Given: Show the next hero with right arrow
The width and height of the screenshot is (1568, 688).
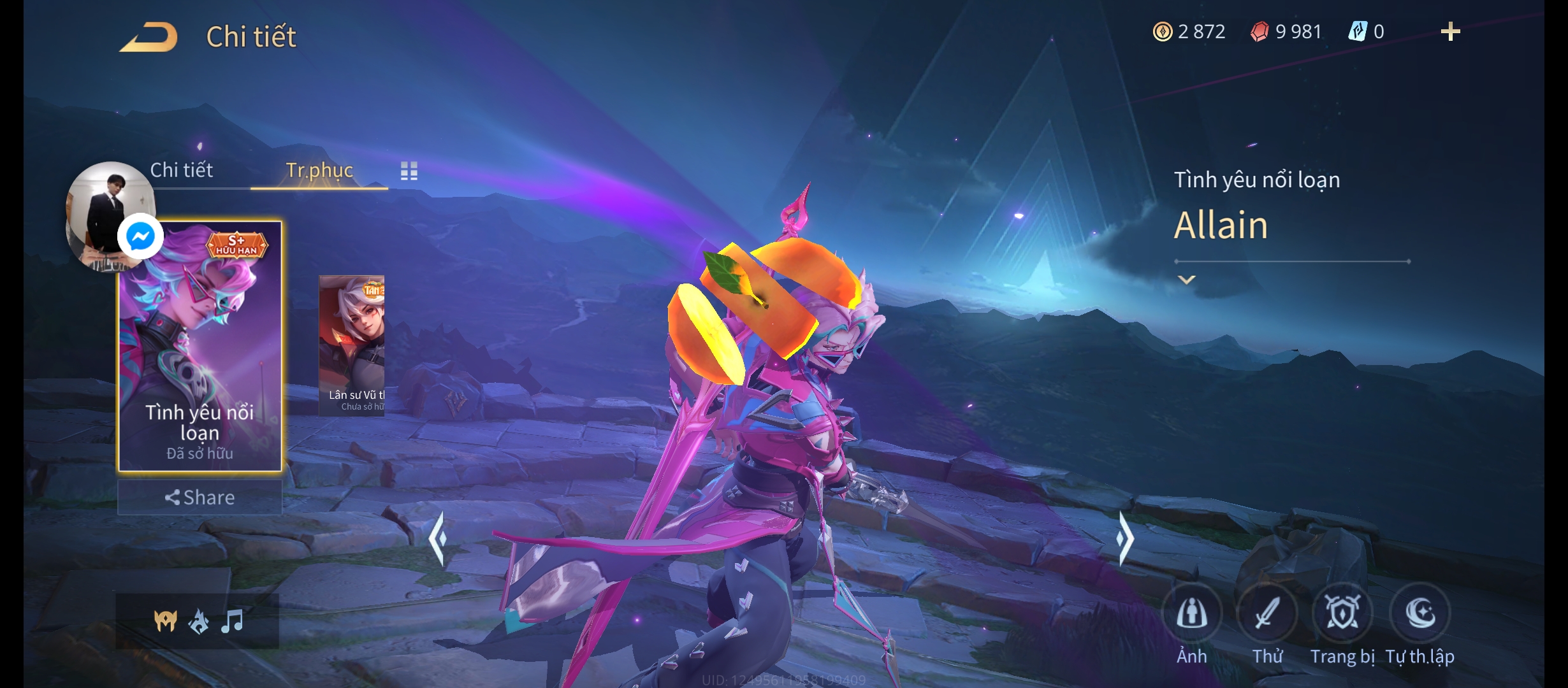Looking at the screenshot, I should coord(1125,539).
